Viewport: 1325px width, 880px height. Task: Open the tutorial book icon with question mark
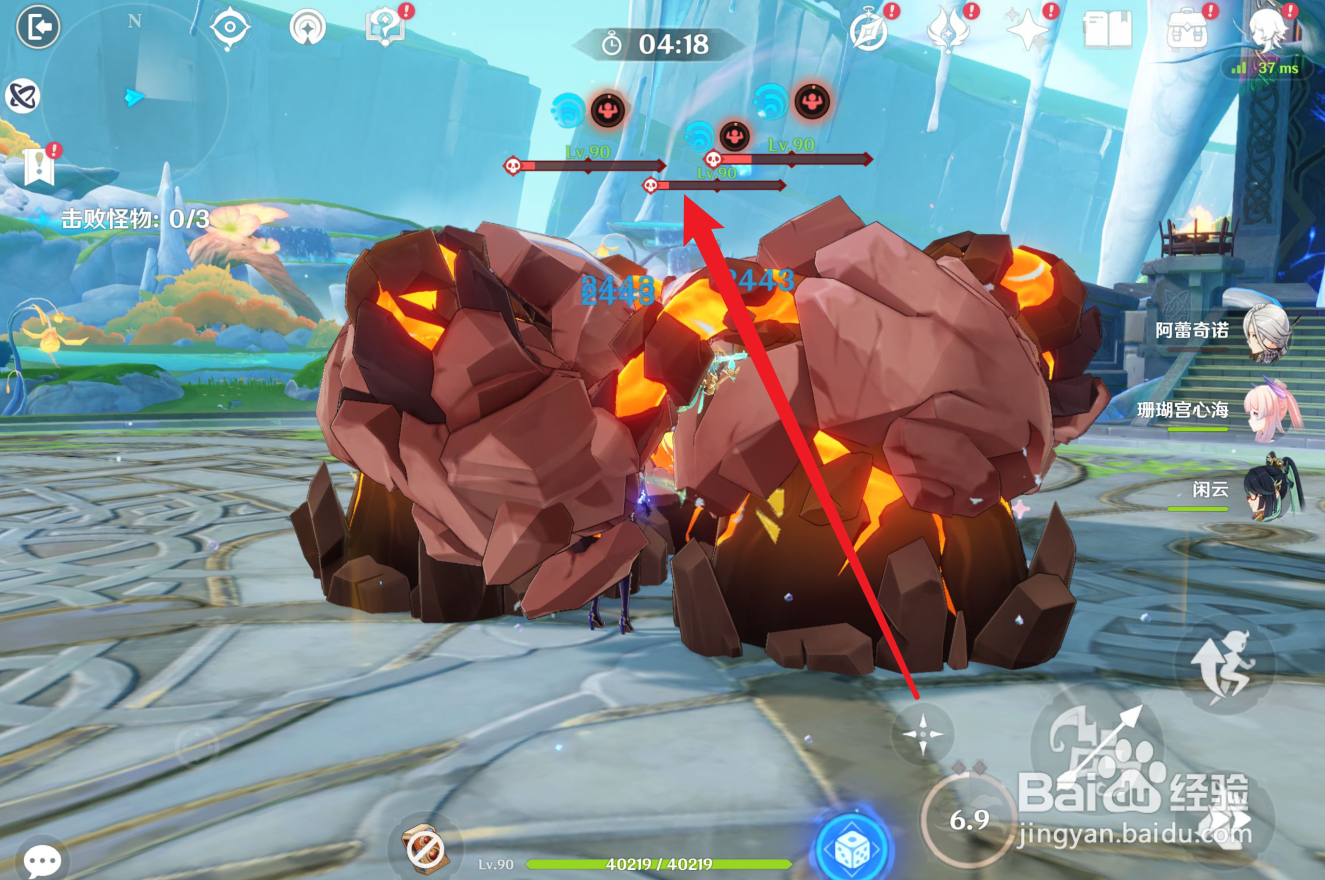point(384,28)
